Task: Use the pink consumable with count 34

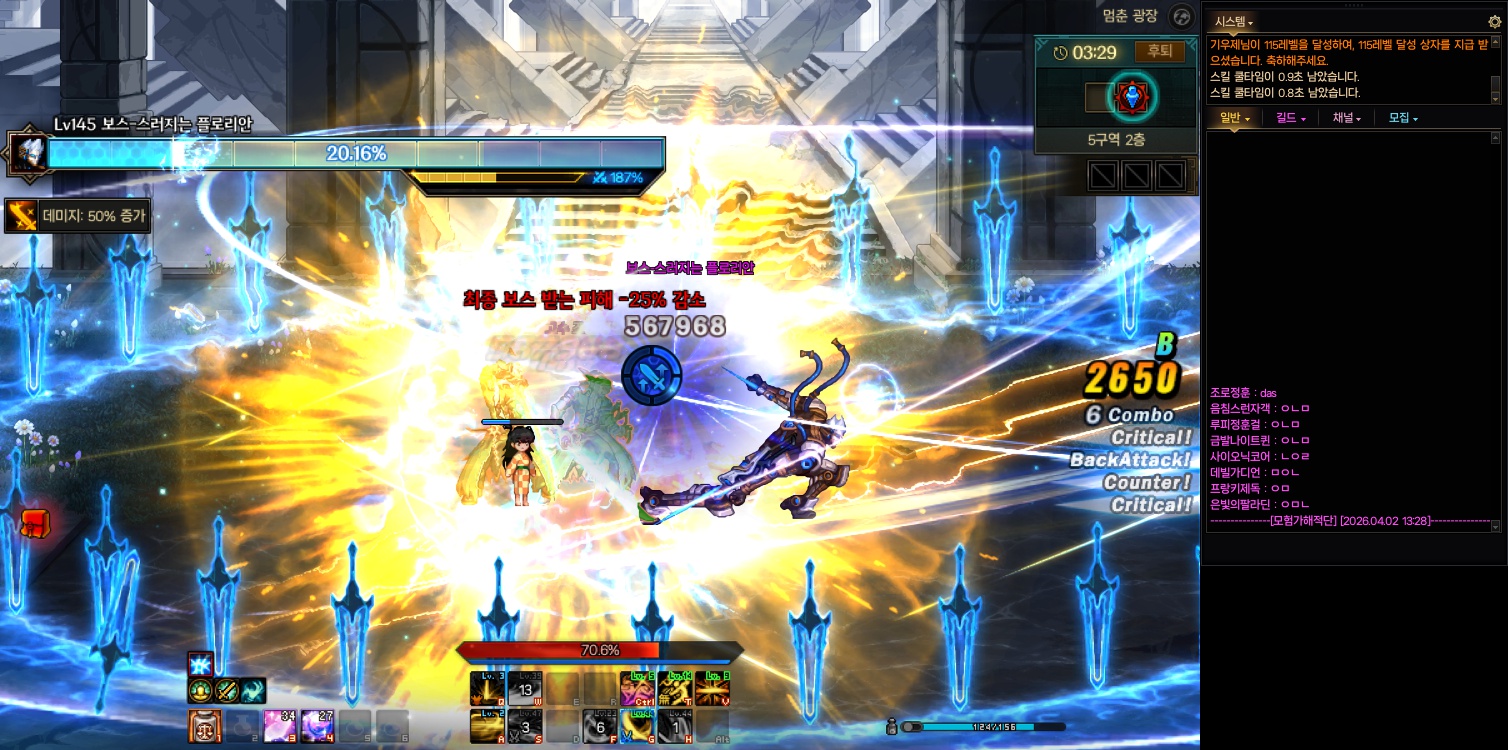Action: tap(280, 725)
